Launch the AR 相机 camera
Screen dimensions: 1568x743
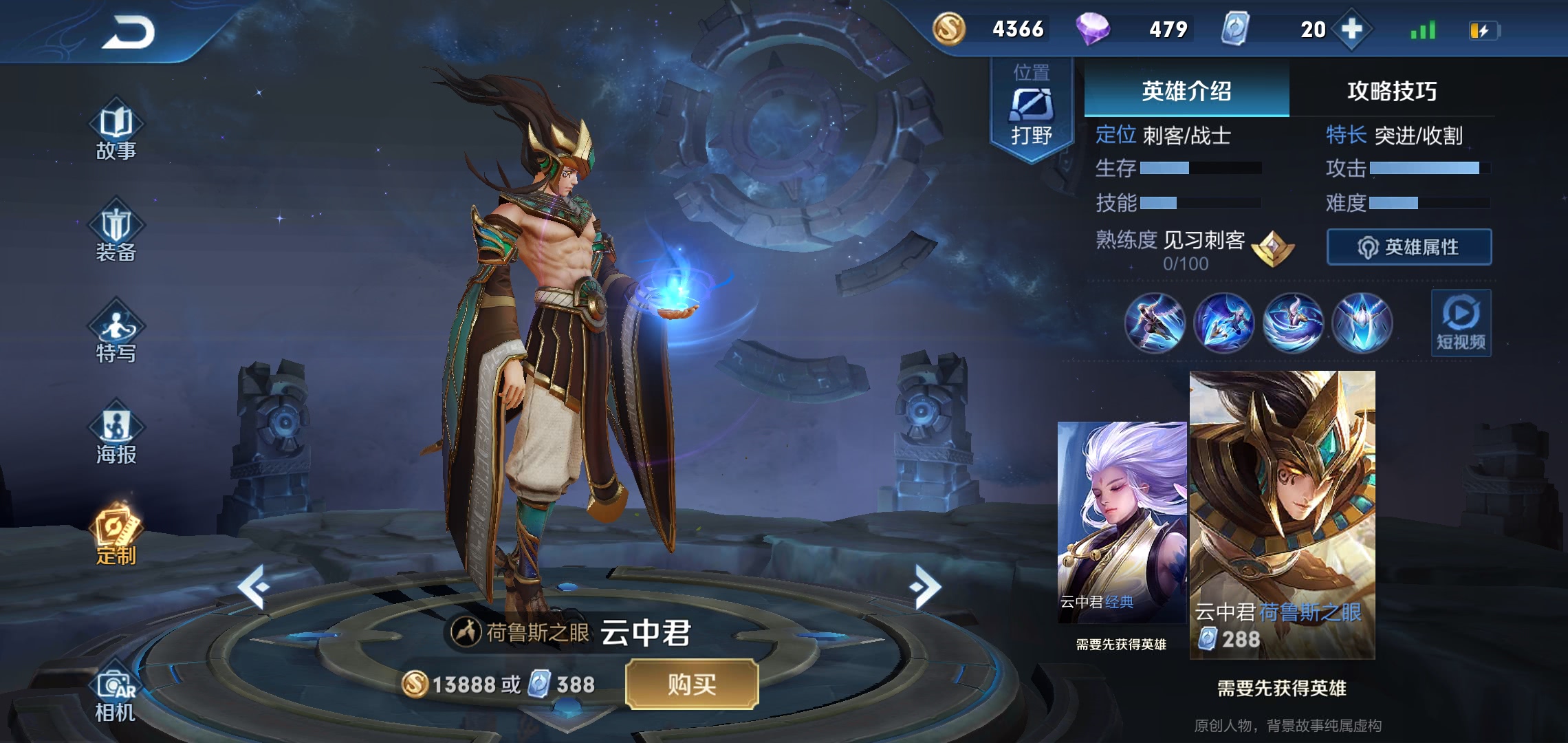click(x=116, y=695)
